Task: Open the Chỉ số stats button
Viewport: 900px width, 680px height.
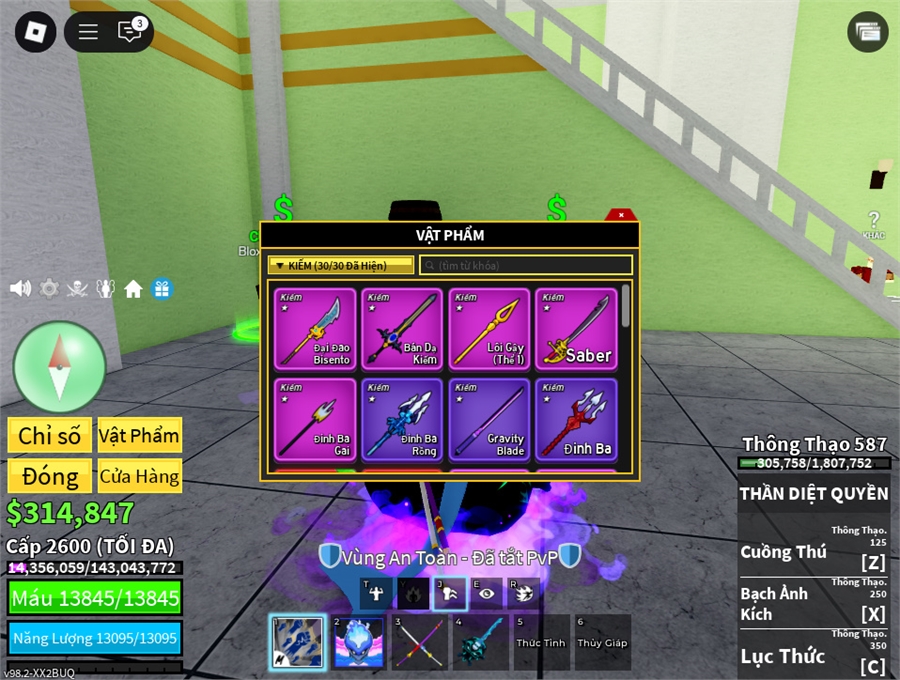Action: click(x=50, y=435)
